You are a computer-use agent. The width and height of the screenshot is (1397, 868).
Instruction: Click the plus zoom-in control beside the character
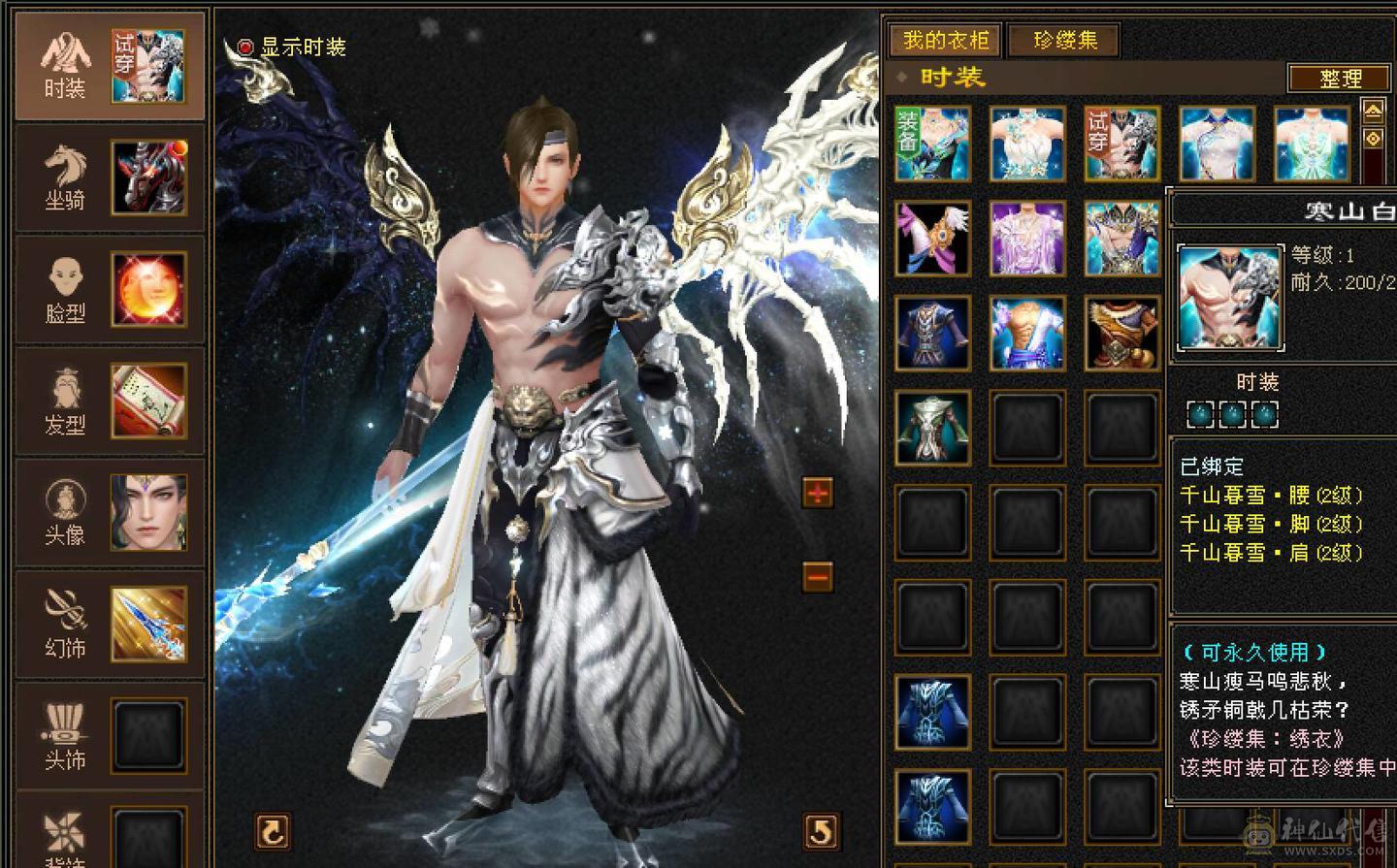[x=818, y=493]
